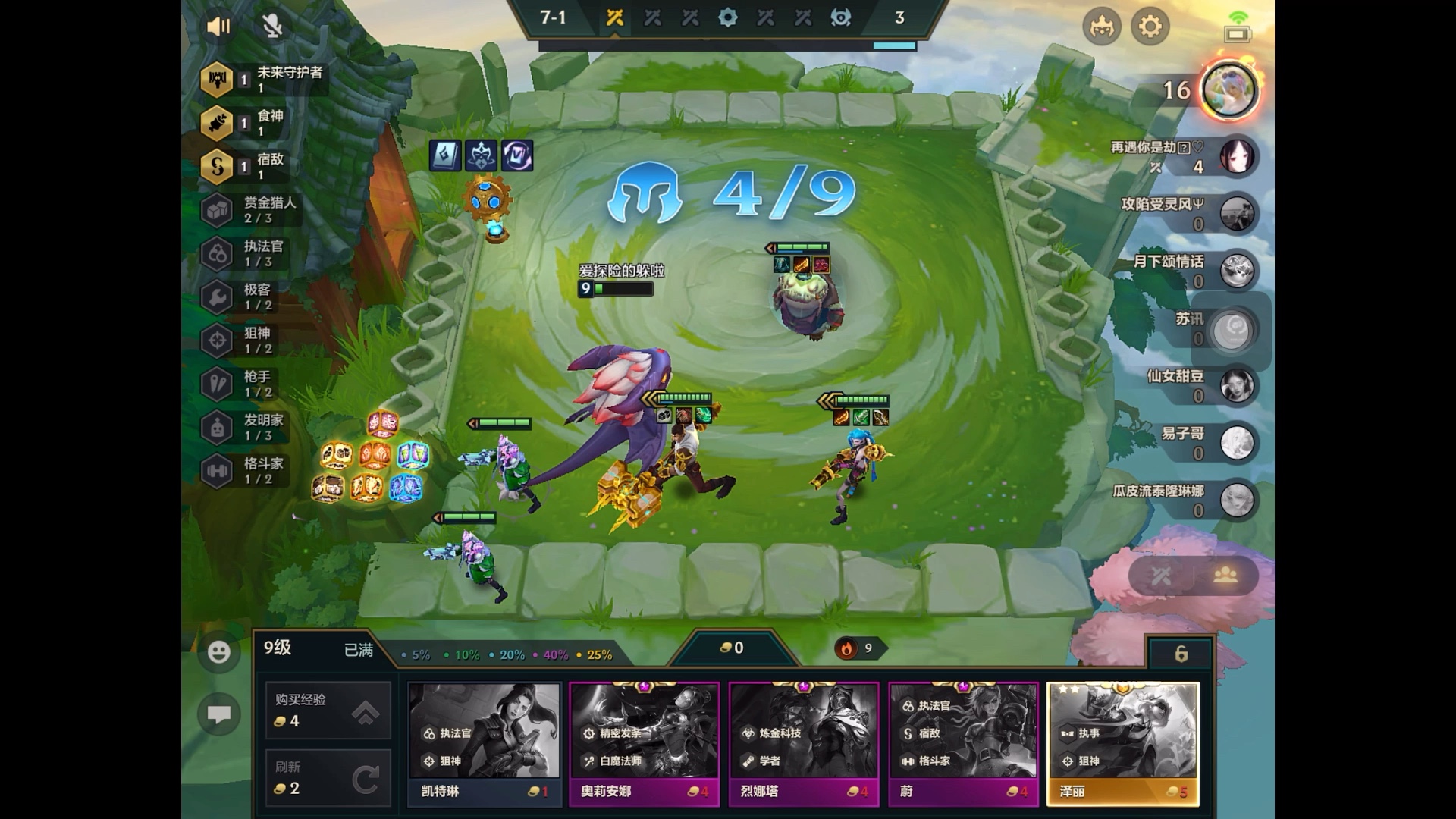View player 仙女甜豆 board
The image size is (1456, 819).
pyautogui.click(x=1236, y=386)
